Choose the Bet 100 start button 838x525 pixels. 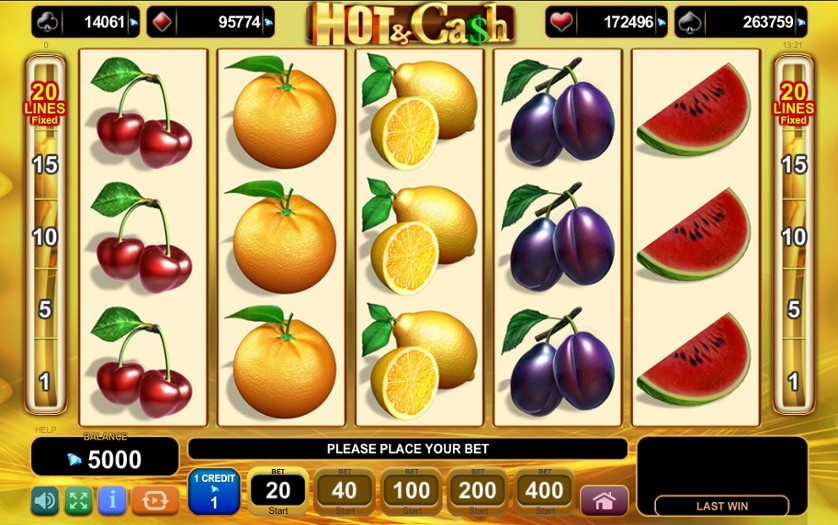pos(411,491)
